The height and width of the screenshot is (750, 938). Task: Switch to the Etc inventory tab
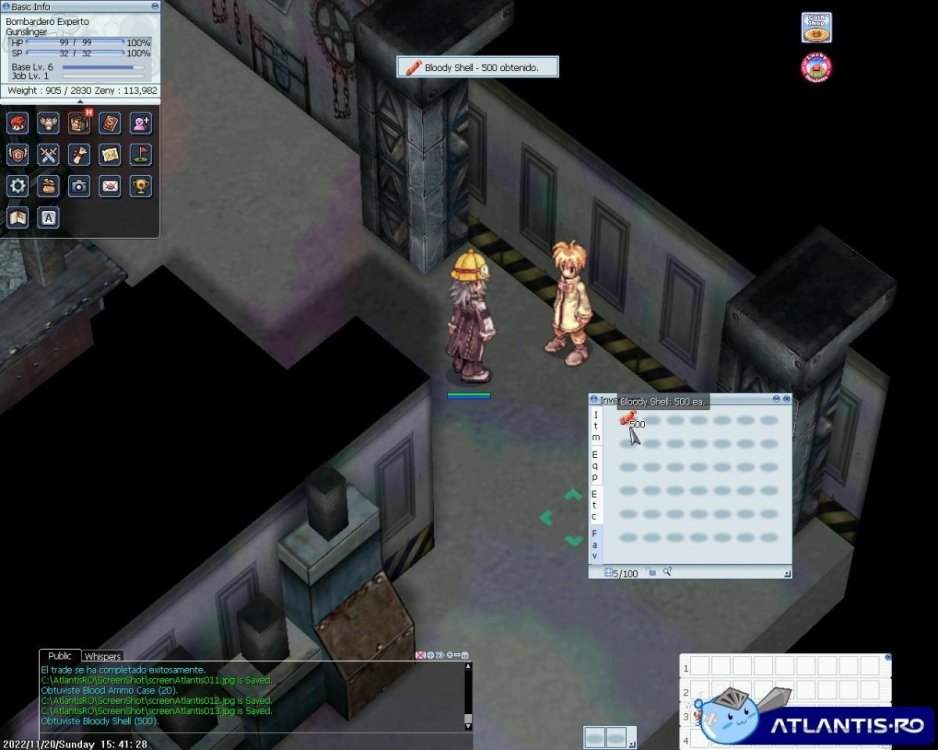point(596,505)
